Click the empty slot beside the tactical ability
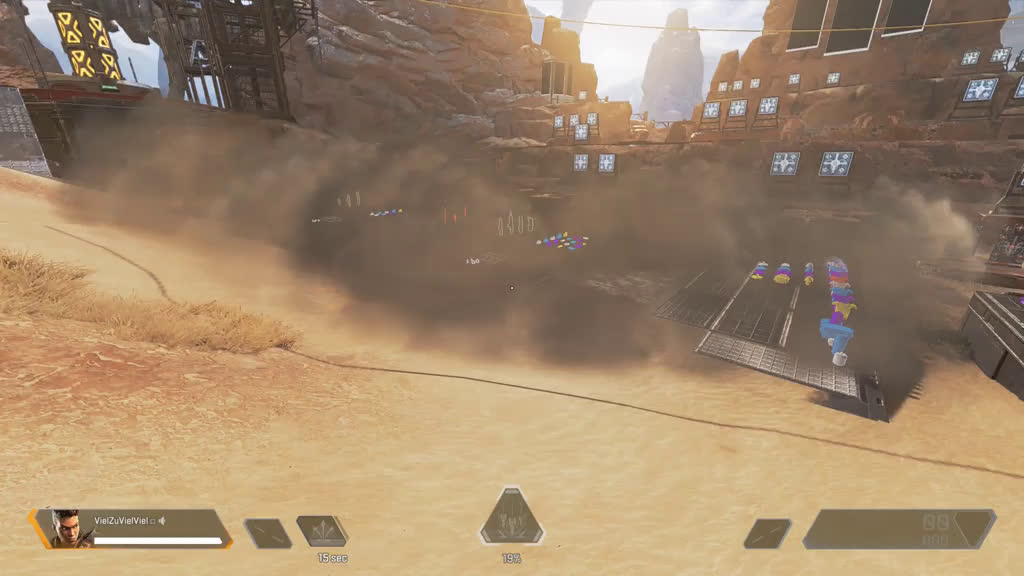Screen dimensions: 1024x576 (x=268, y=533)
